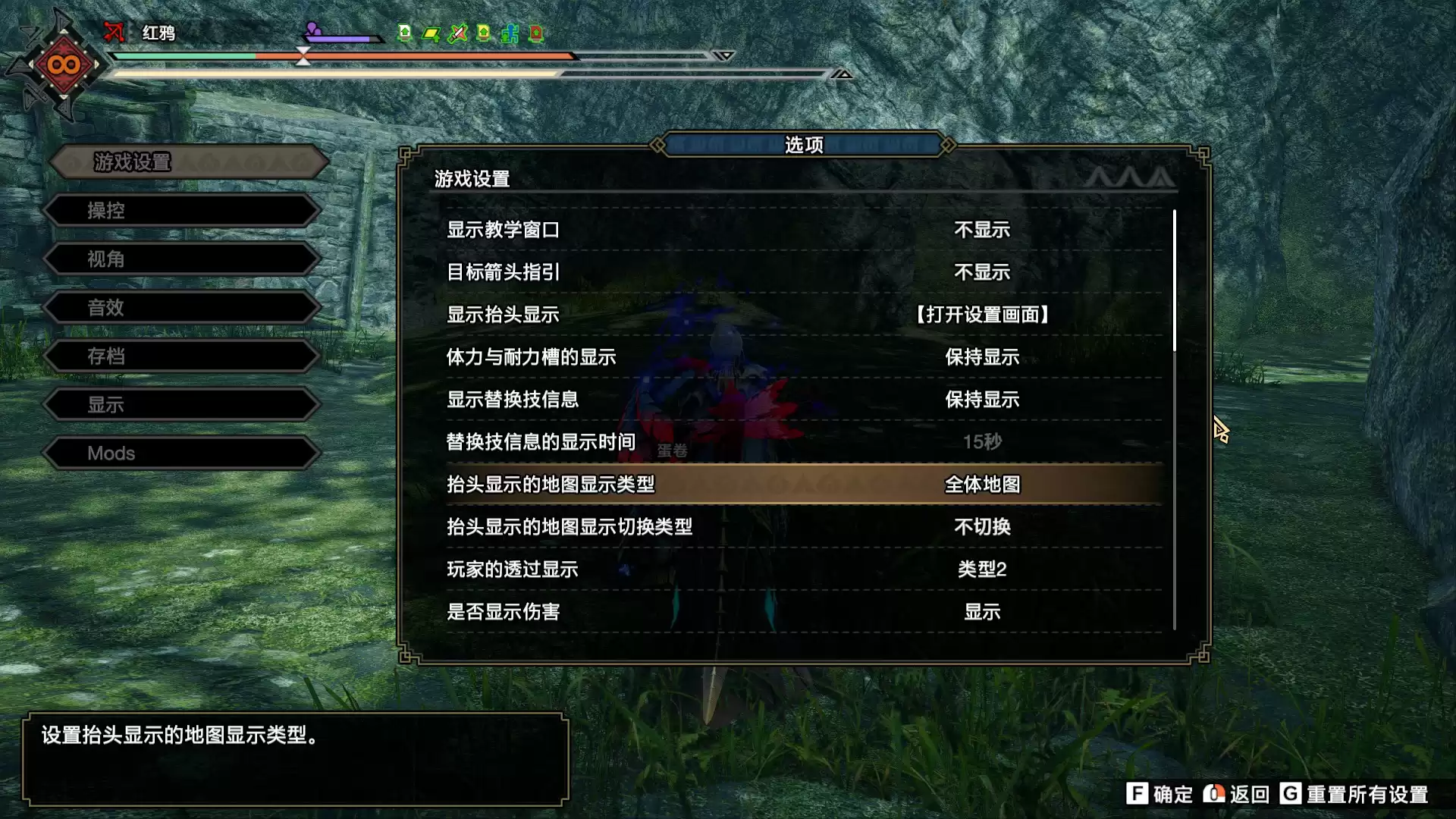Click the yellow parallelogram buff icon
The image size is (1456, 819).
pos(431,34)
